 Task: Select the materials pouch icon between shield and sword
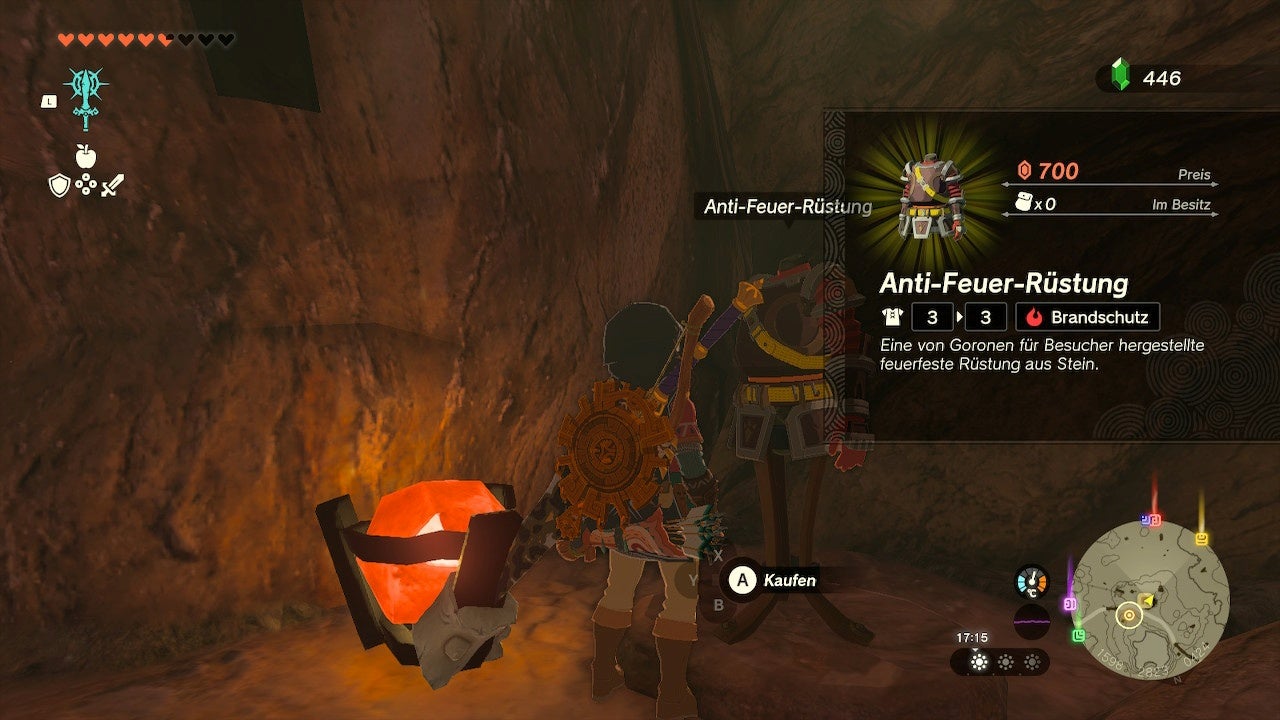point(86,184)
